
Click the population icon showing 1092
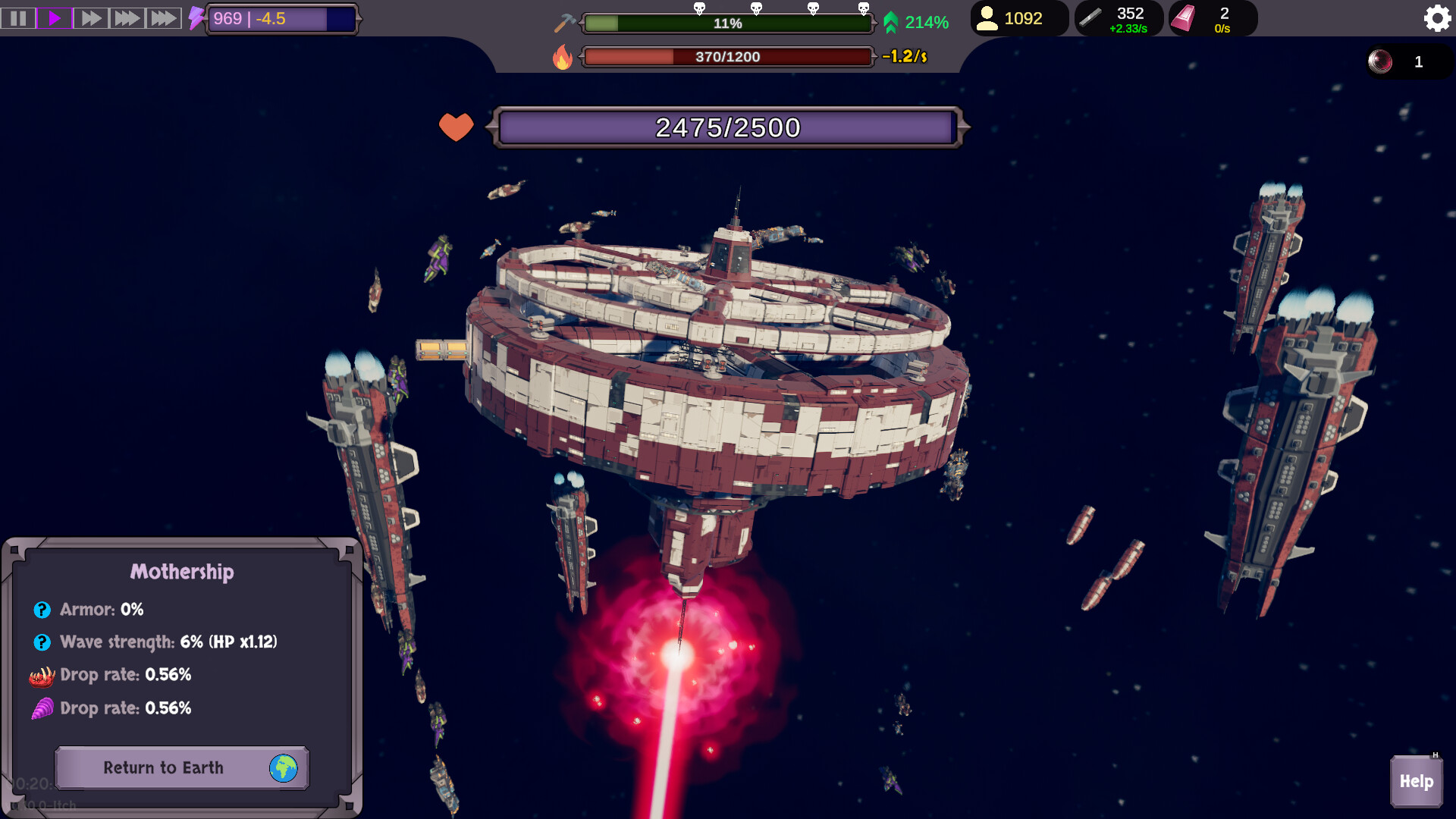tap(987, 19)
